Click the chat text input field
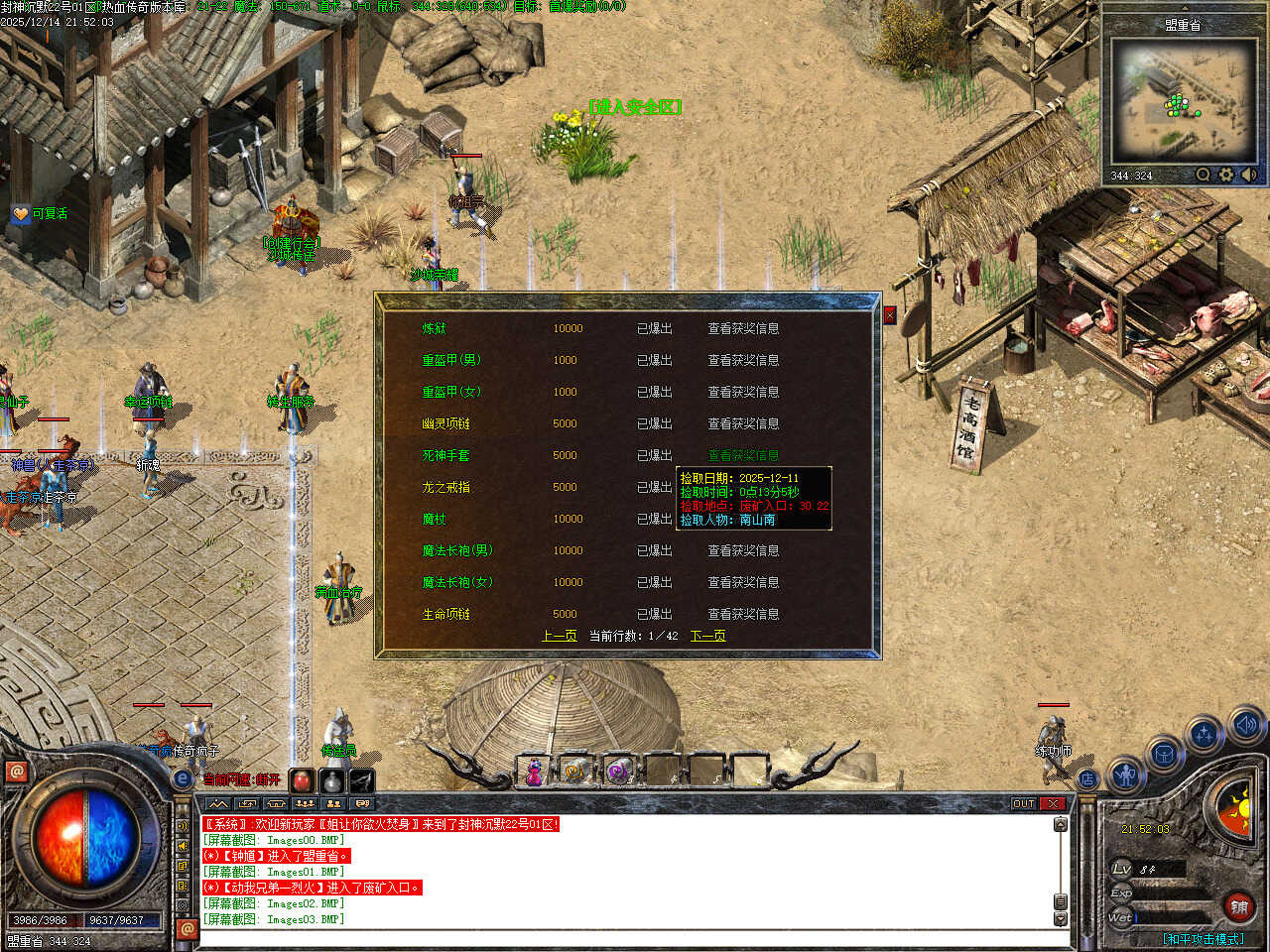This screenshot has width=1270, height=952. coord(625,938)
